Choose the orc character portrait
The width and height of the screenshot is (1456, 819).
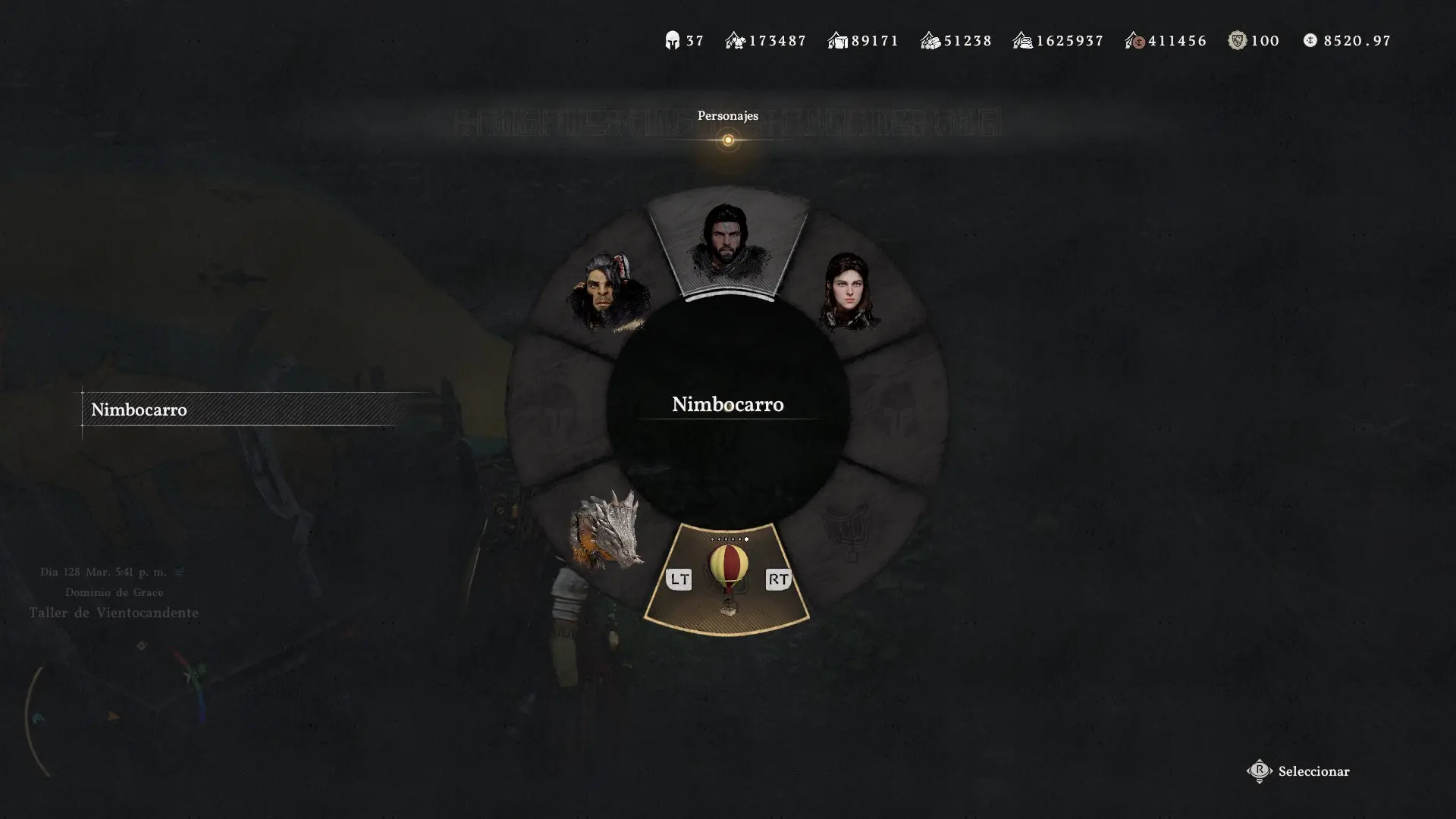click(x=607, y=292)
